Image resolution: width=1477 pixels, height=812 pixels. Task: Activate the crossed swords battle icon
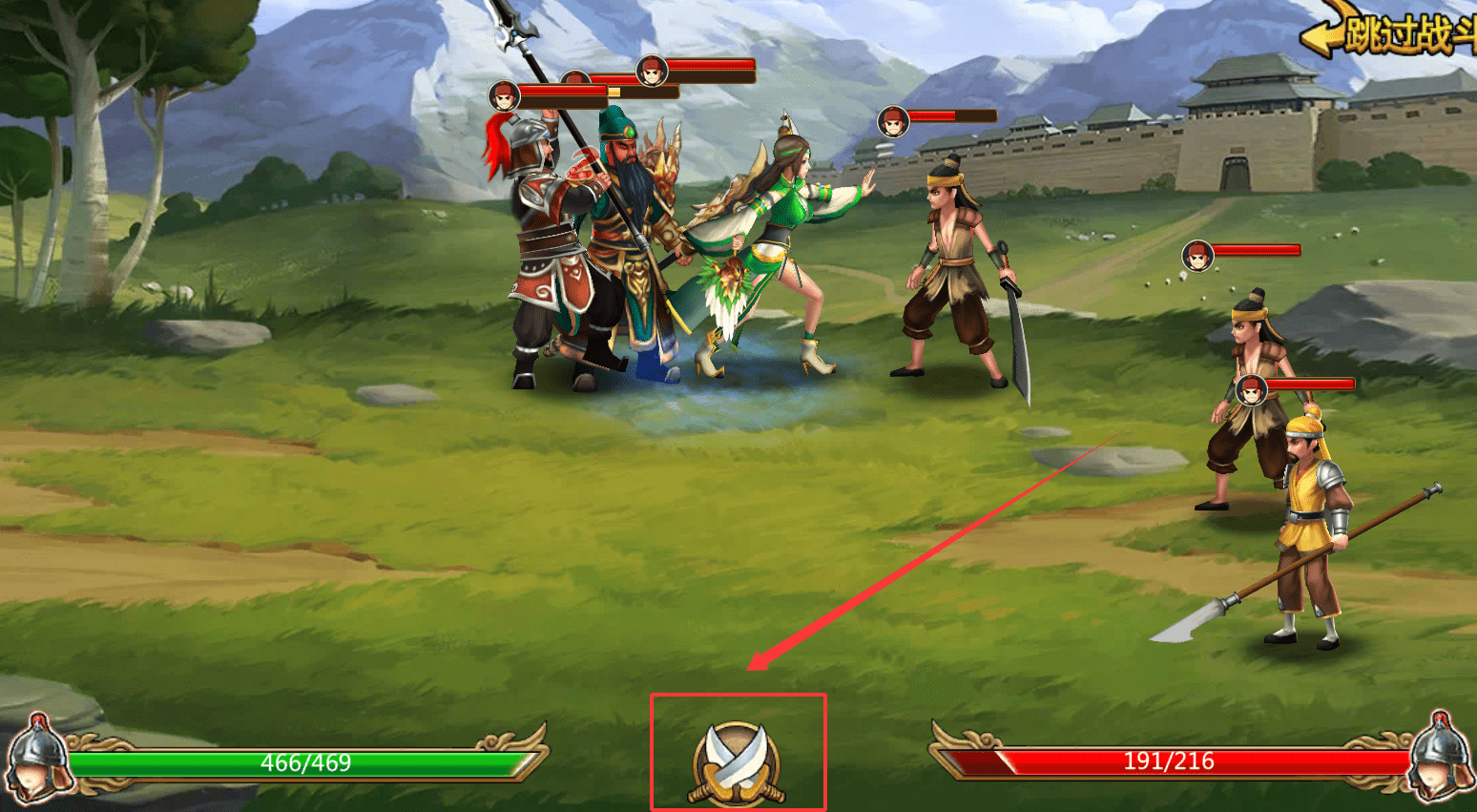pos(737,760)
